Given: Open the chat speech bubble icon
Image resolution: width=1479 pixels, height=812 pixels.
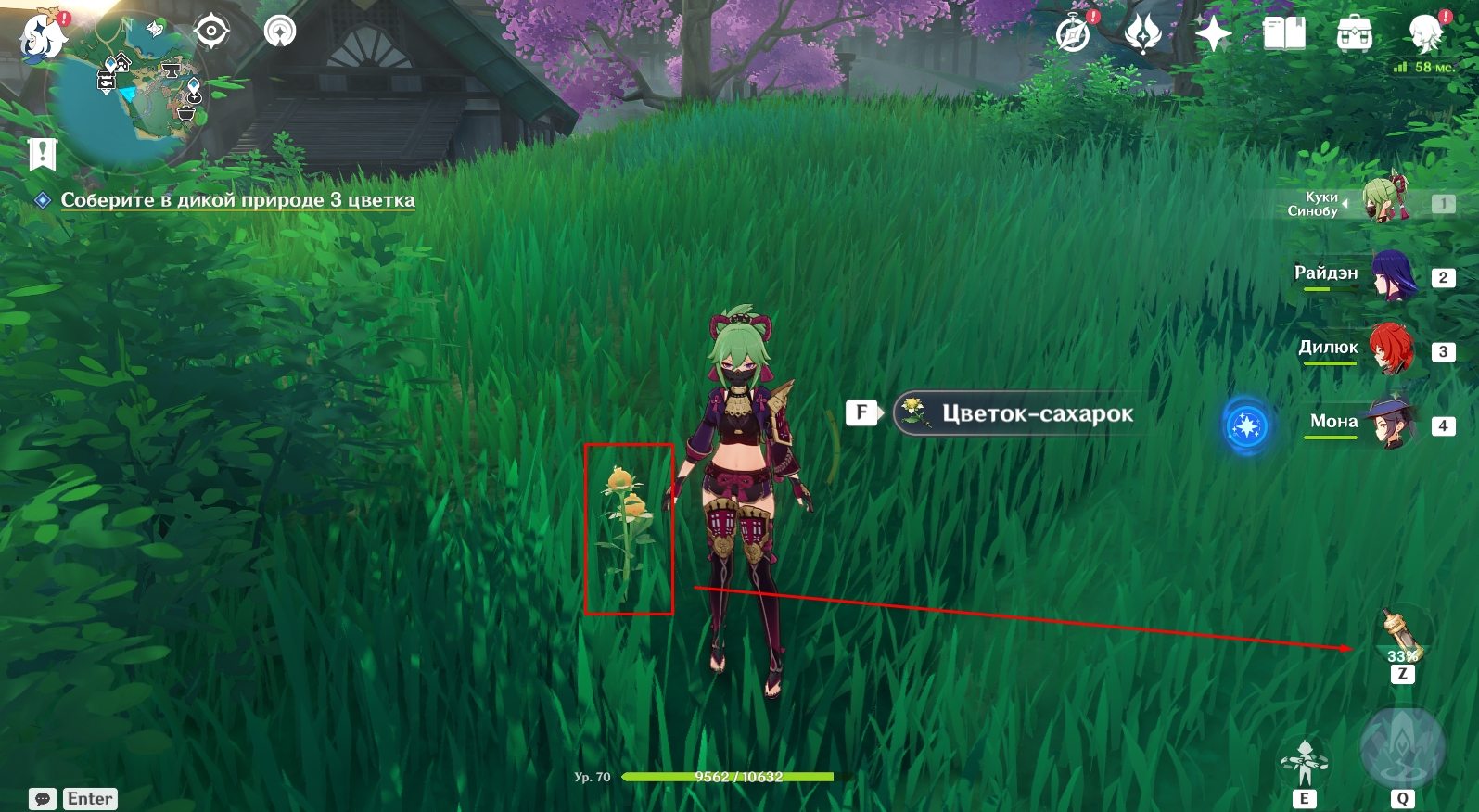Looking at the screenshot, I should pos(43,799).
